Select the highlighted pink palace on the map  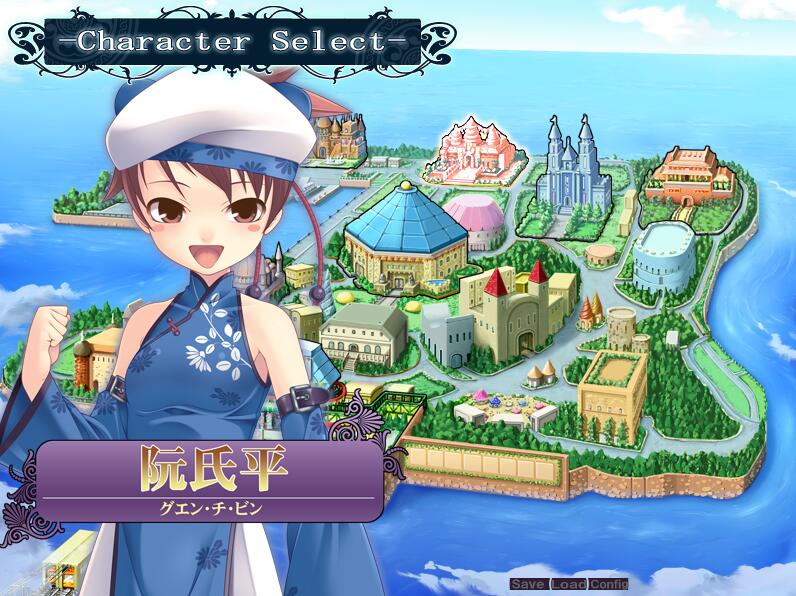point(471,153)
